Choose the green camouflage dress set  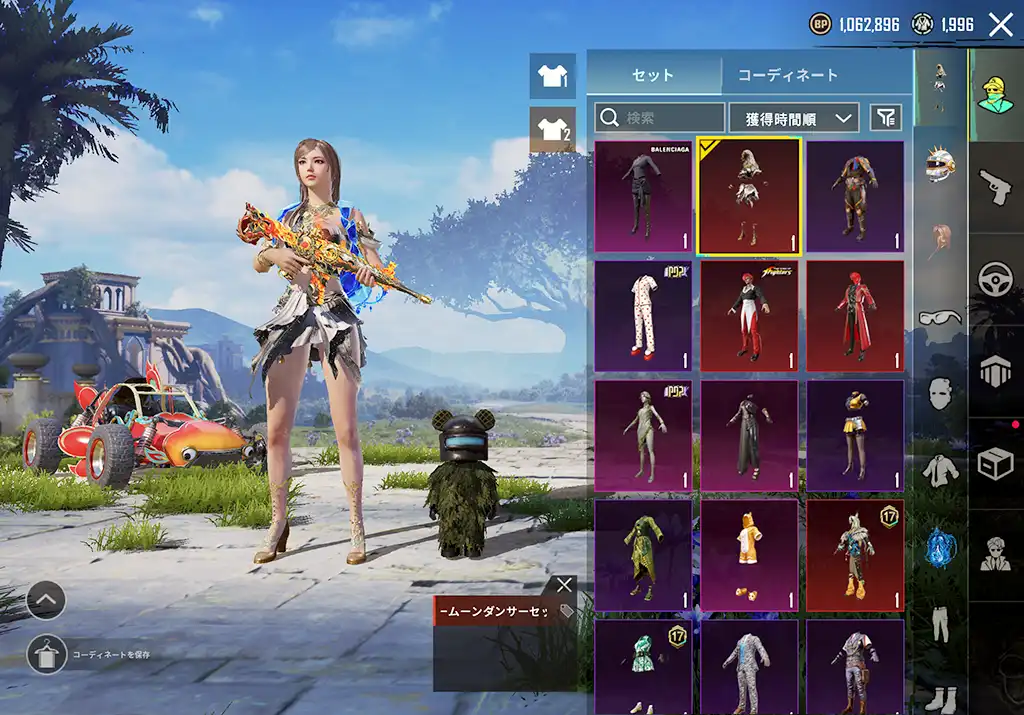pyautogui.click(x=644, y=555)
